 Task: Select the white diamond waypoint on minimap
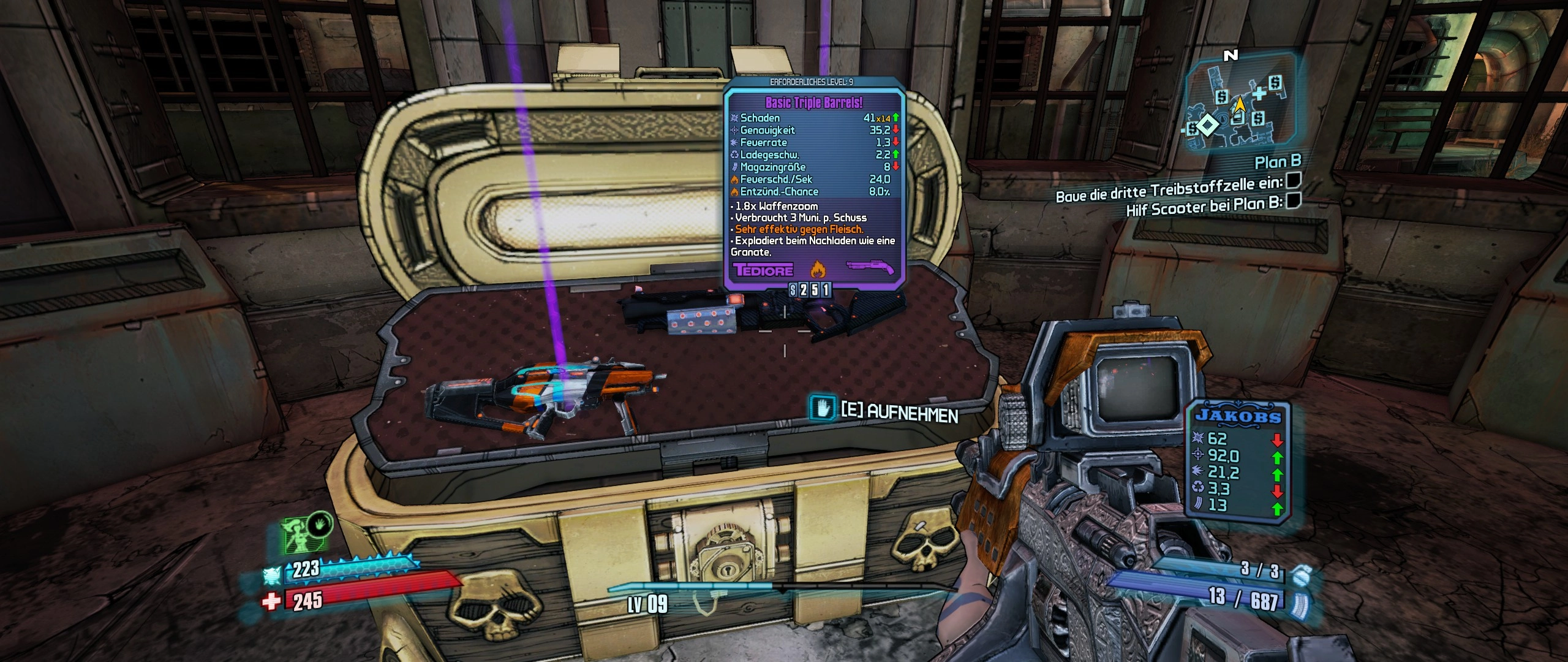click(1207, 126)
